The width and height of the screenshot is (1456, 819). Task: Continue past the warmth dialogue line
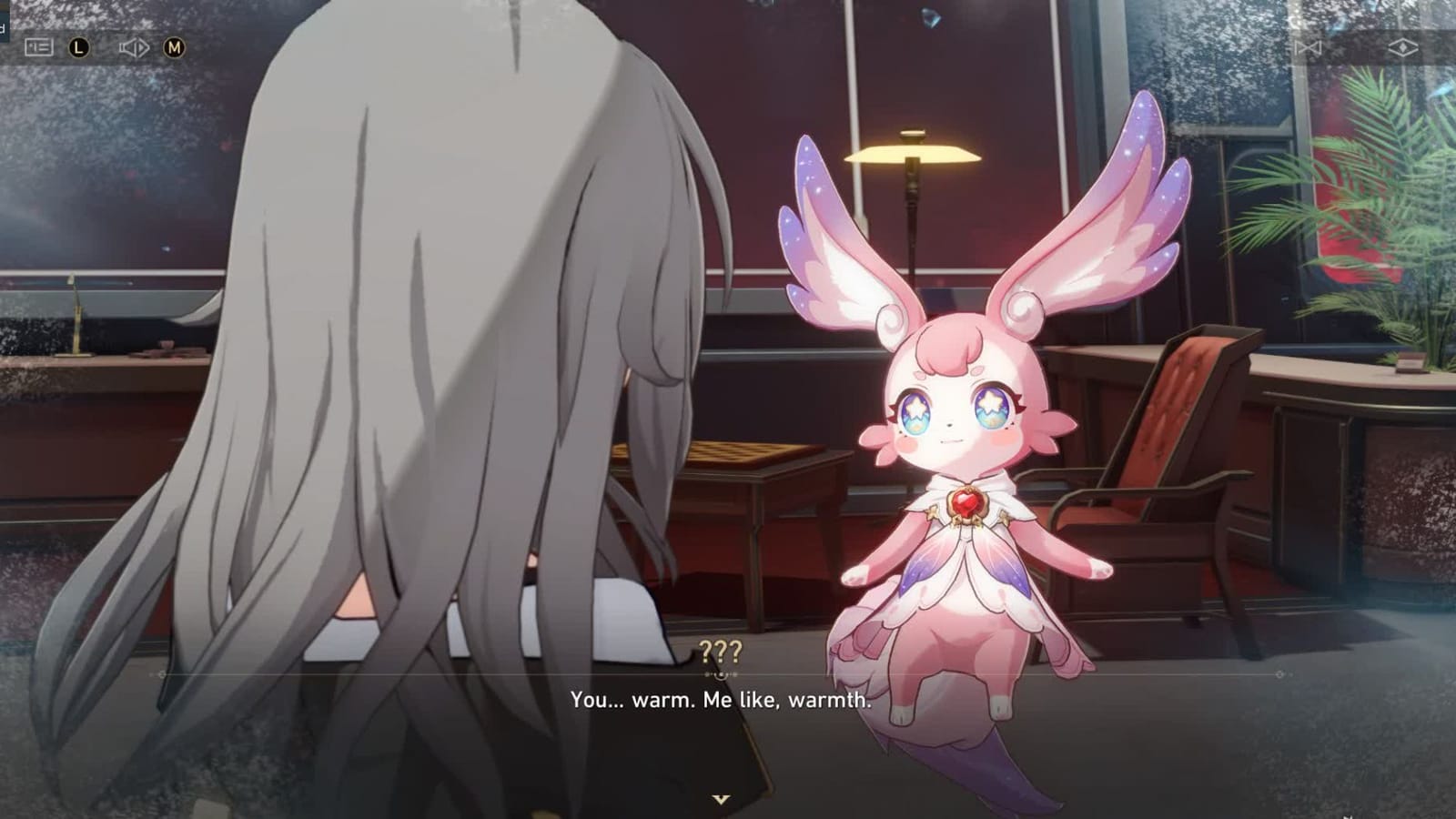pos(722,702)
